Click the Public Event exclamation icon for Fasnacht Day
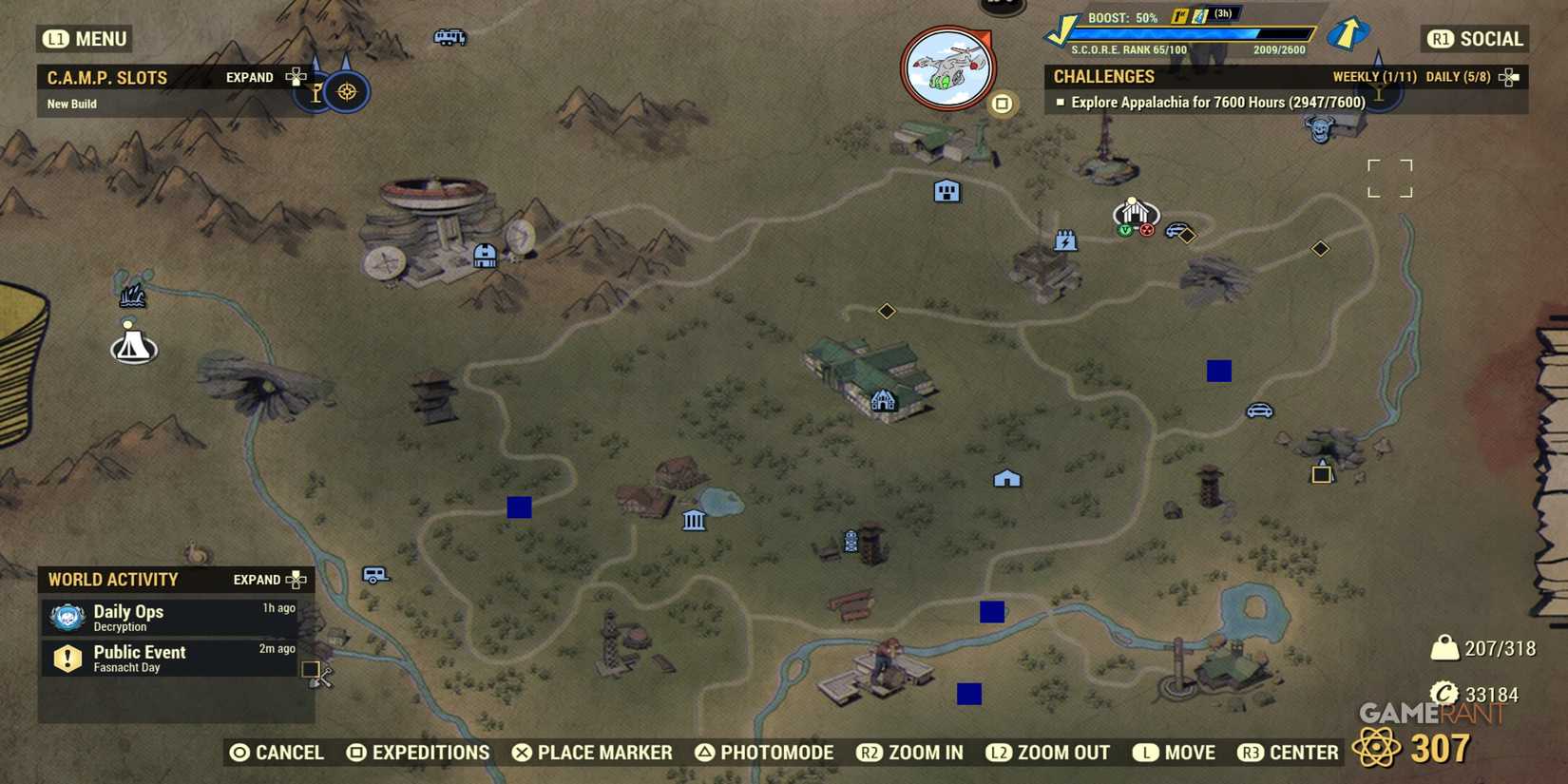Viewport: 1568px width, 784px height. click(67, 658)
